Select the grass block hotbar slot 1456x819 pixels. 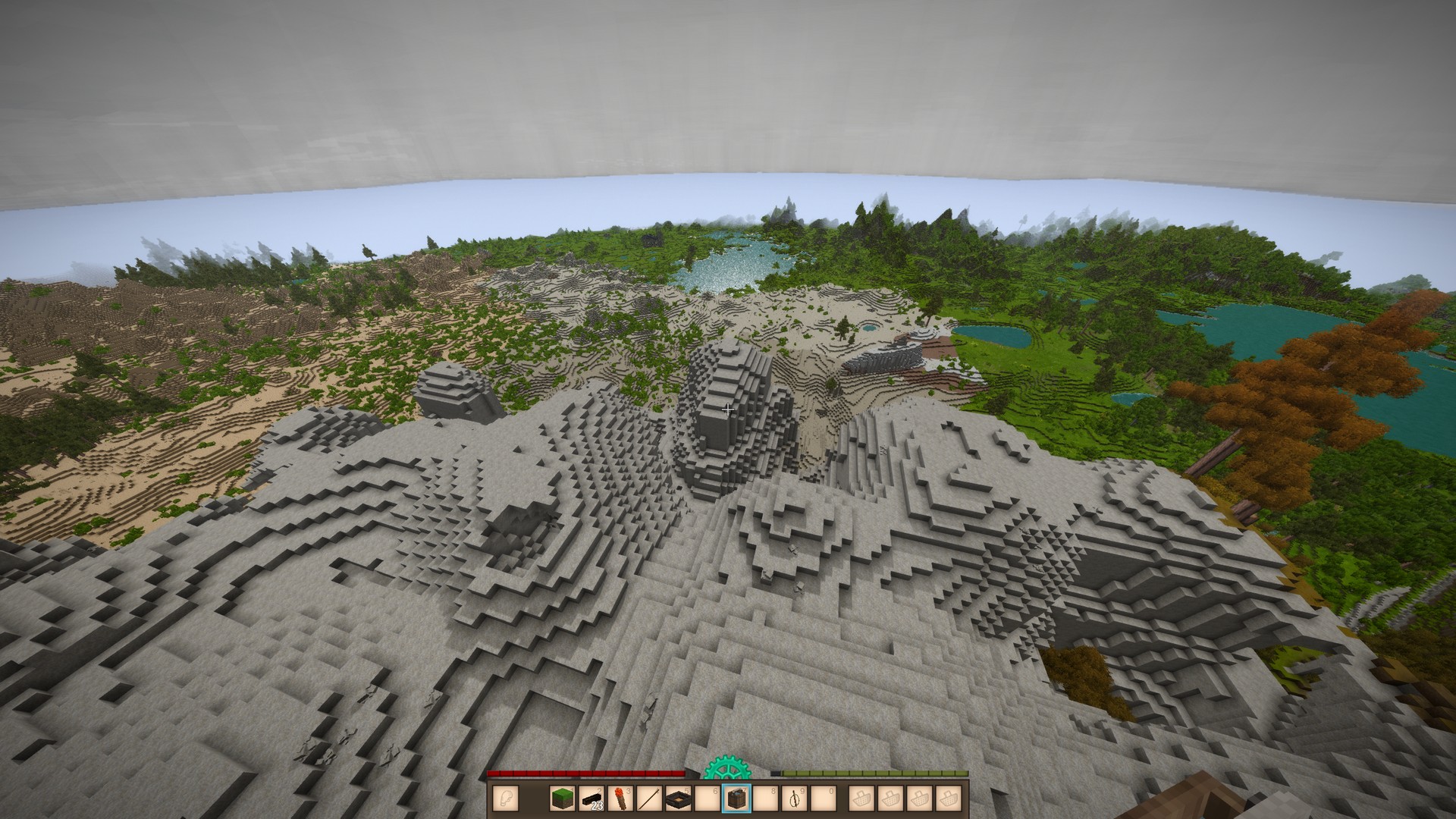(x=562, y=799)
